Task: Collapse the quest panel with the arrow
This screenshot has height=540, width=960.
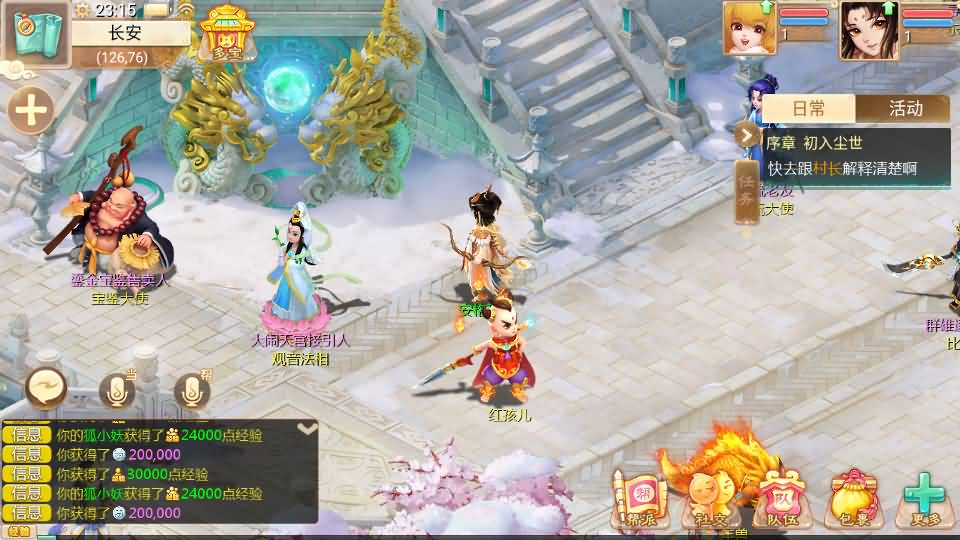Action: (x=747, y=134)
